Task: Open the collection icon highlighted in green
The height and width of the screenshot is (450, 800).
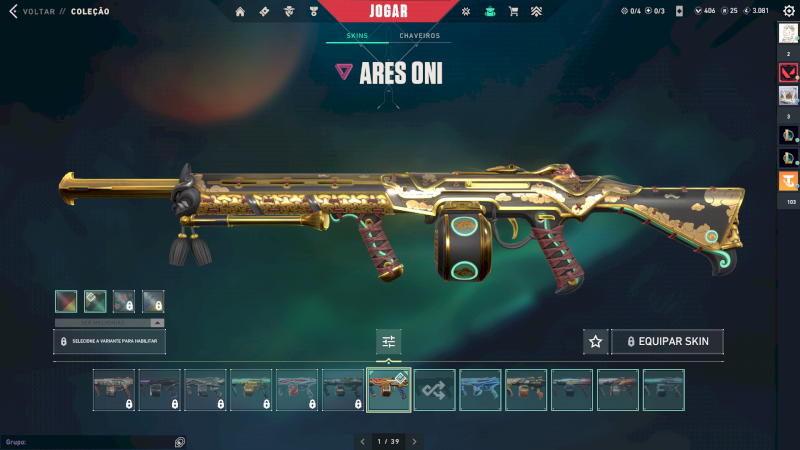Action: click(x=490, y=12)
